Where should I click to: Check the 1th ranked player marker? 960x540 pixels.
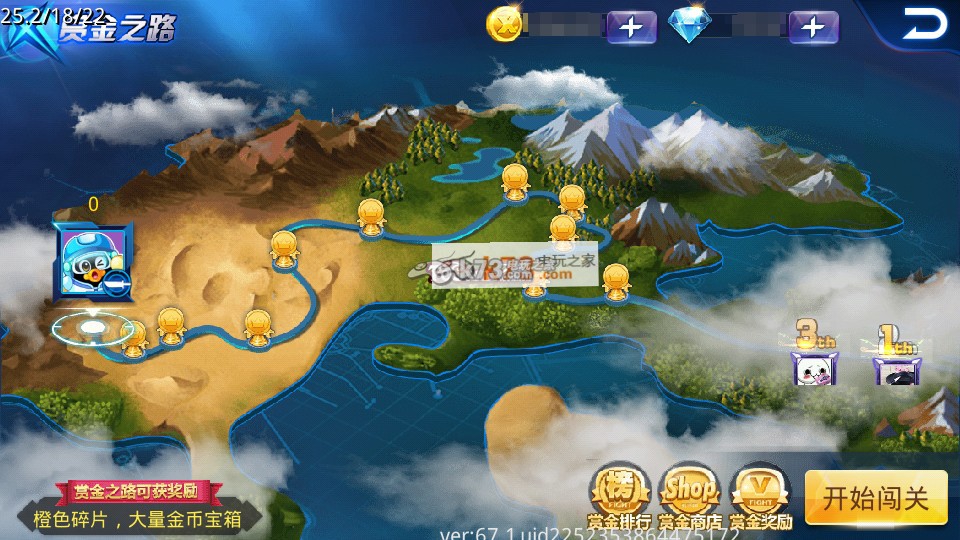pyautogui.click(x=894, y=357)
